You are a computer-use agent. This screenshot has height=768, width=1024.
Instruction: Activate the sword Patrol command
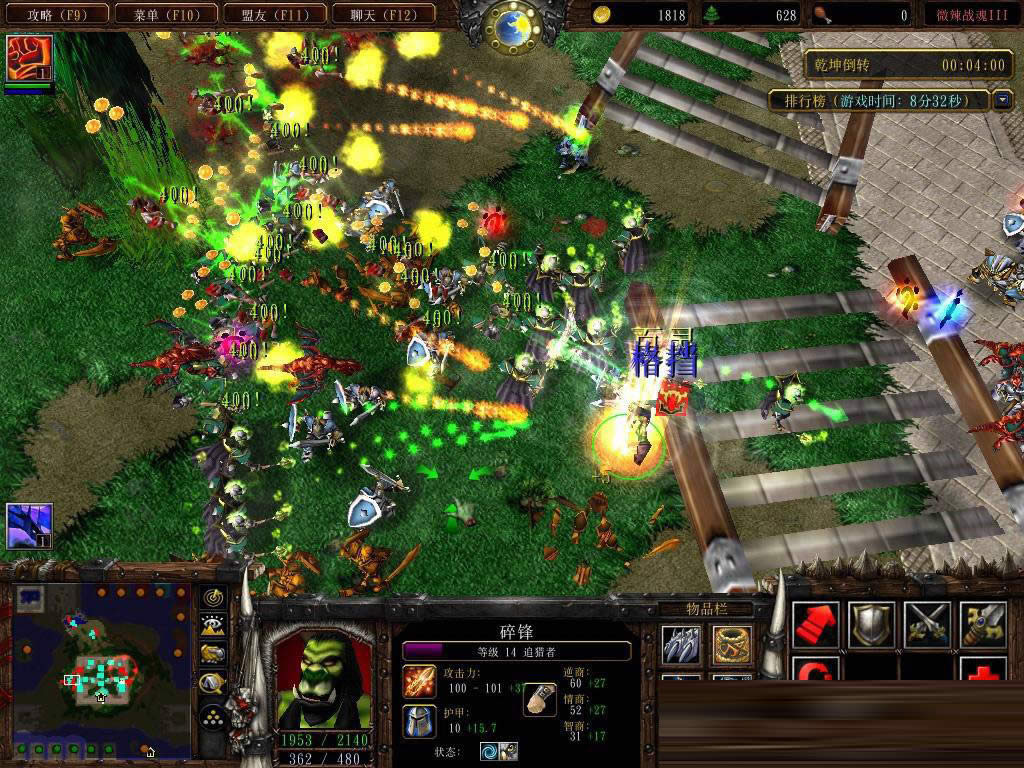pyautogui.click(x=982, y=625)
